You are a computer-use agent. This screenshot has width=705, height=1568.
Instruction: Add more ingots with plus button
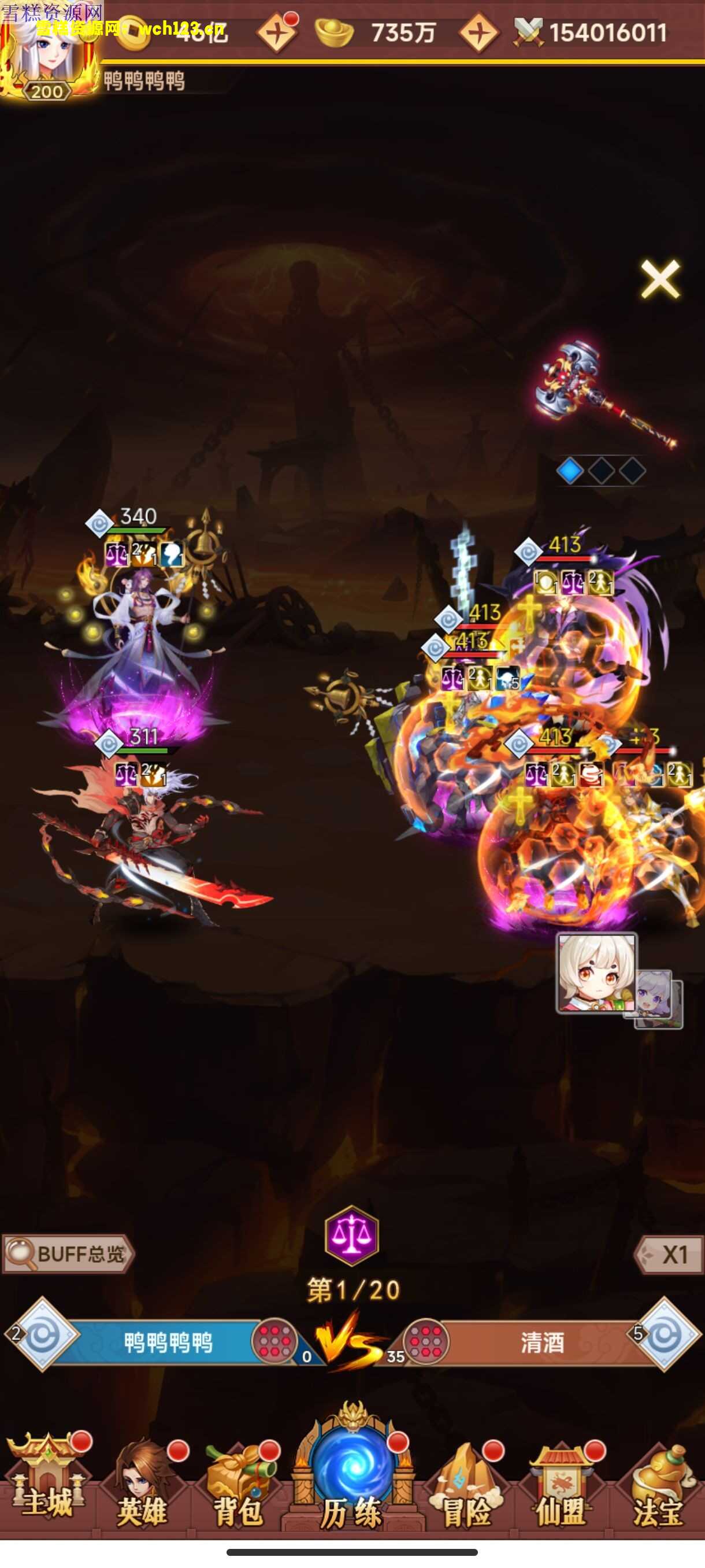[x=478, y=34]
